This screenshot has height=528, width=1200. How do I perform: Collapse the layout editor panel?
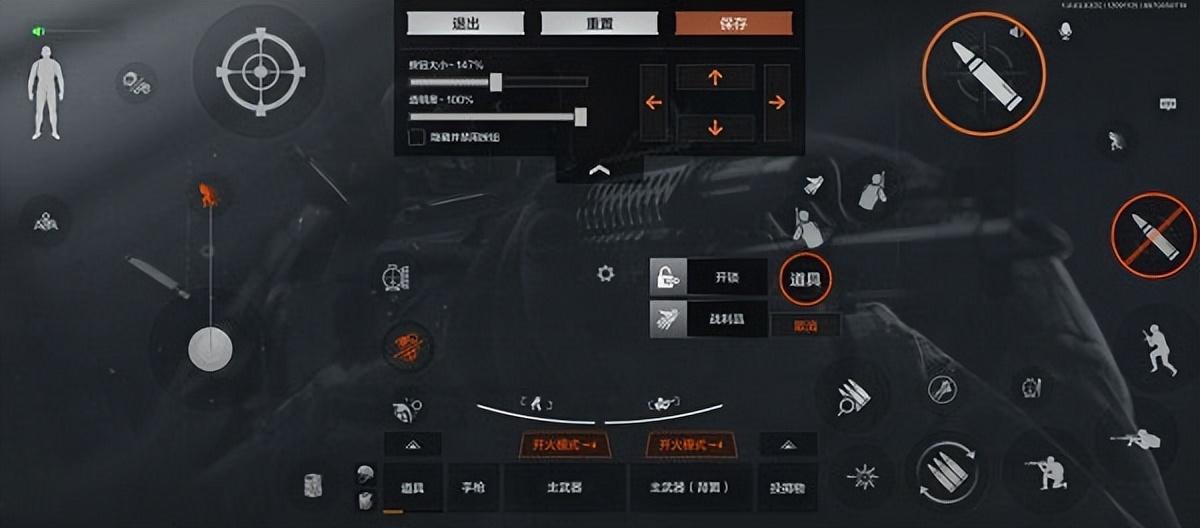[599, 170]
